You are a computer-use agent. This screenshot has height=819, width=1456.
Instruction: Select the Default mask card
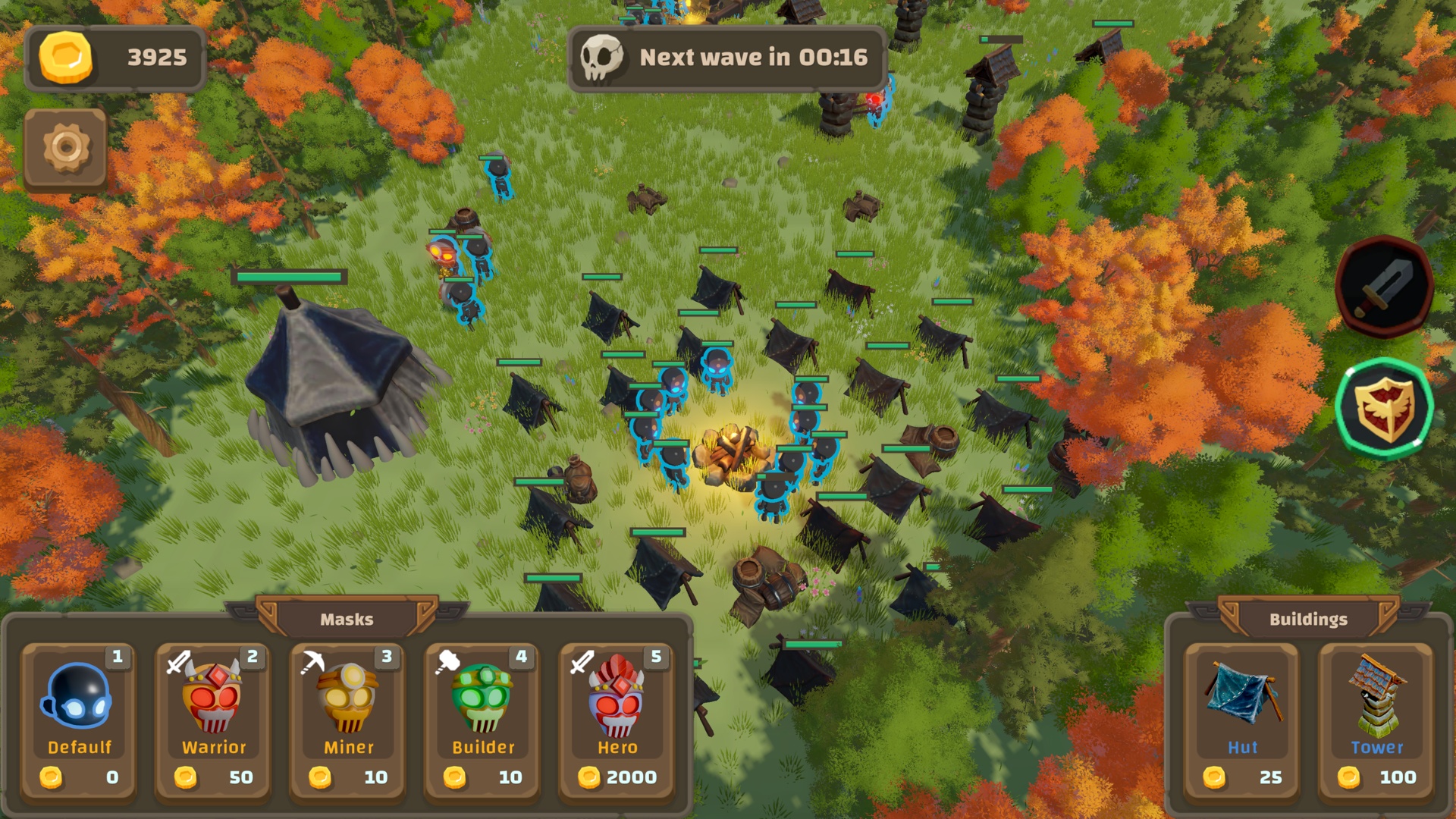click(x=79, y=719)
